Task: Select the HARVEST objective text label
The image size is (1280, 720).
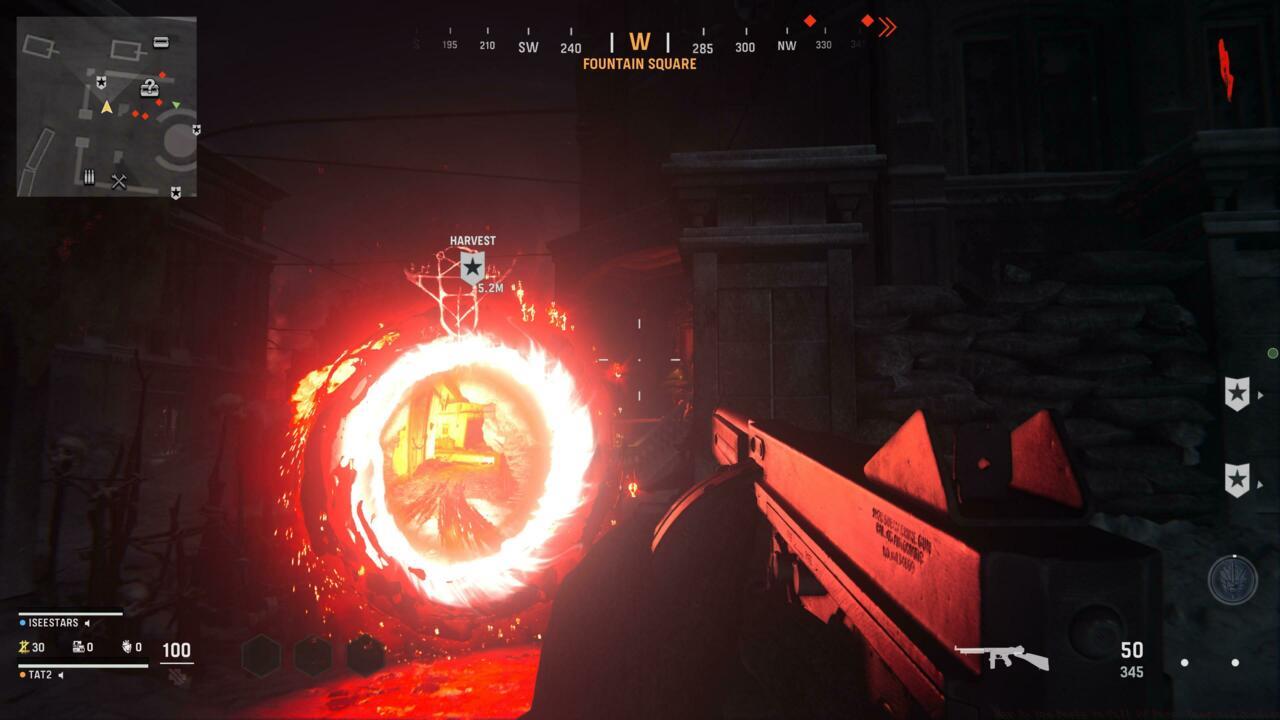Action: click(x=472, y=240)
